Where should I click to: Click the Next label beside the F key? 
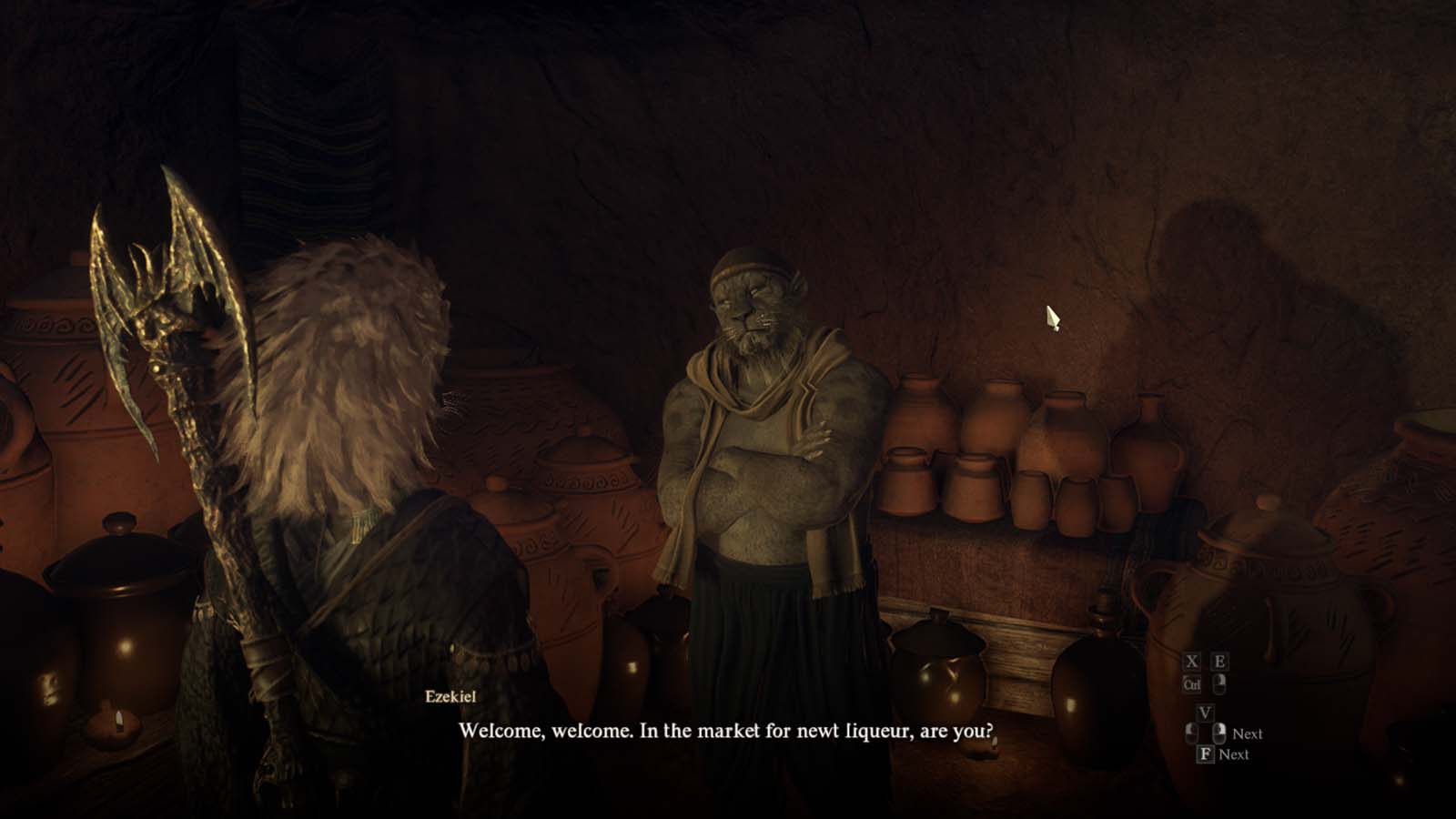click(1235, 753)
